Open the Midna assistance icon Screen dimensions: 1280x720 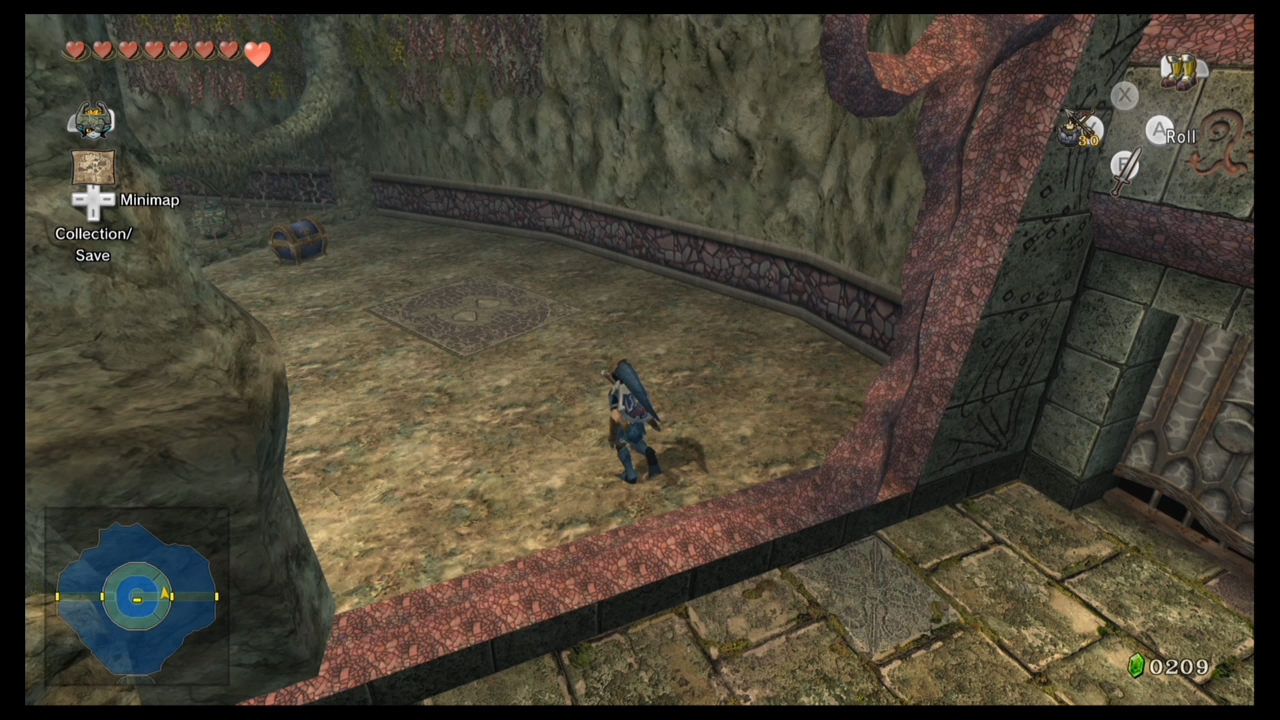93,120
